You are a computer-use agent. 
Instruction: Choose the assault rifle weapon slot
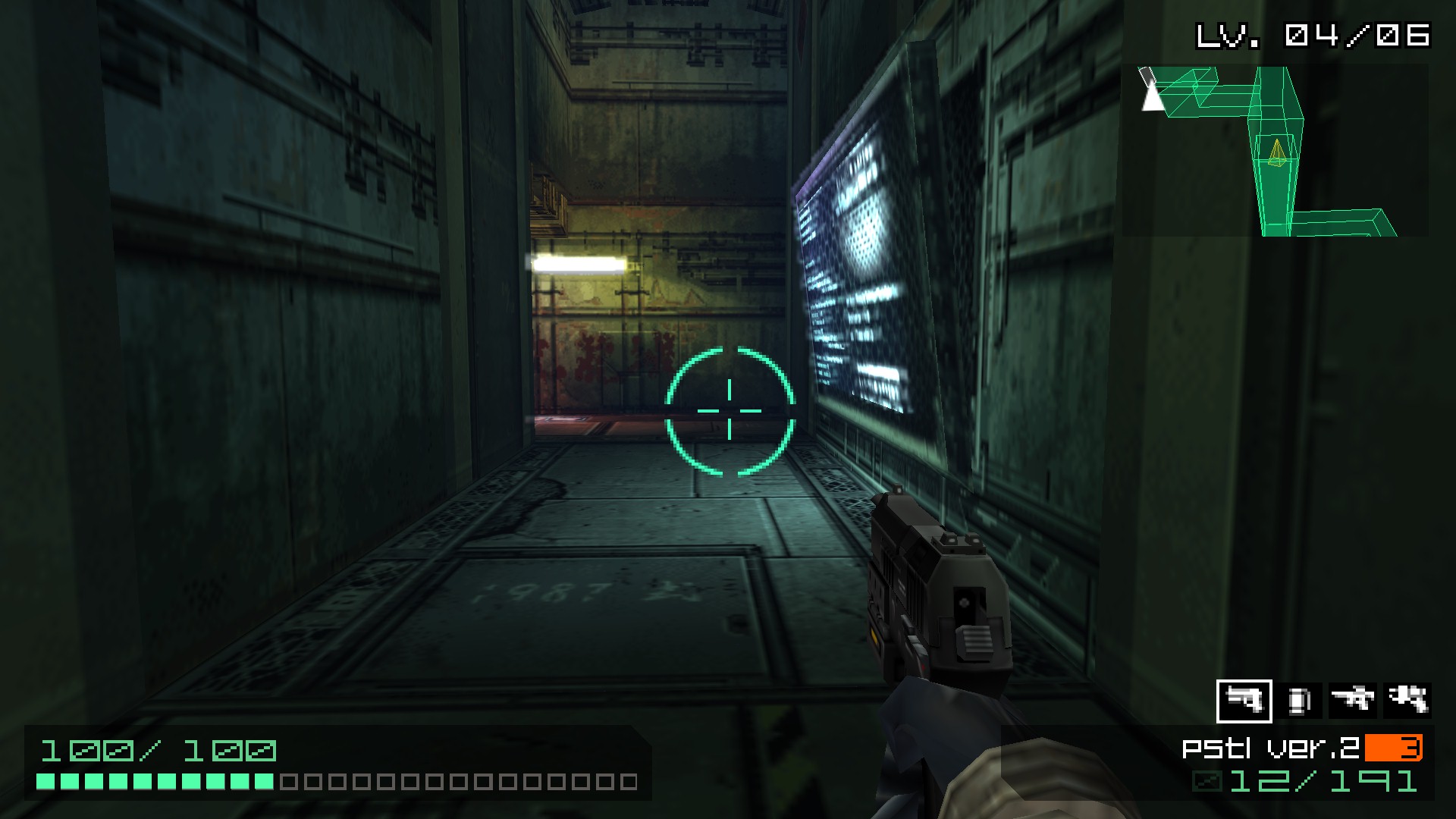click(1354, 701)
